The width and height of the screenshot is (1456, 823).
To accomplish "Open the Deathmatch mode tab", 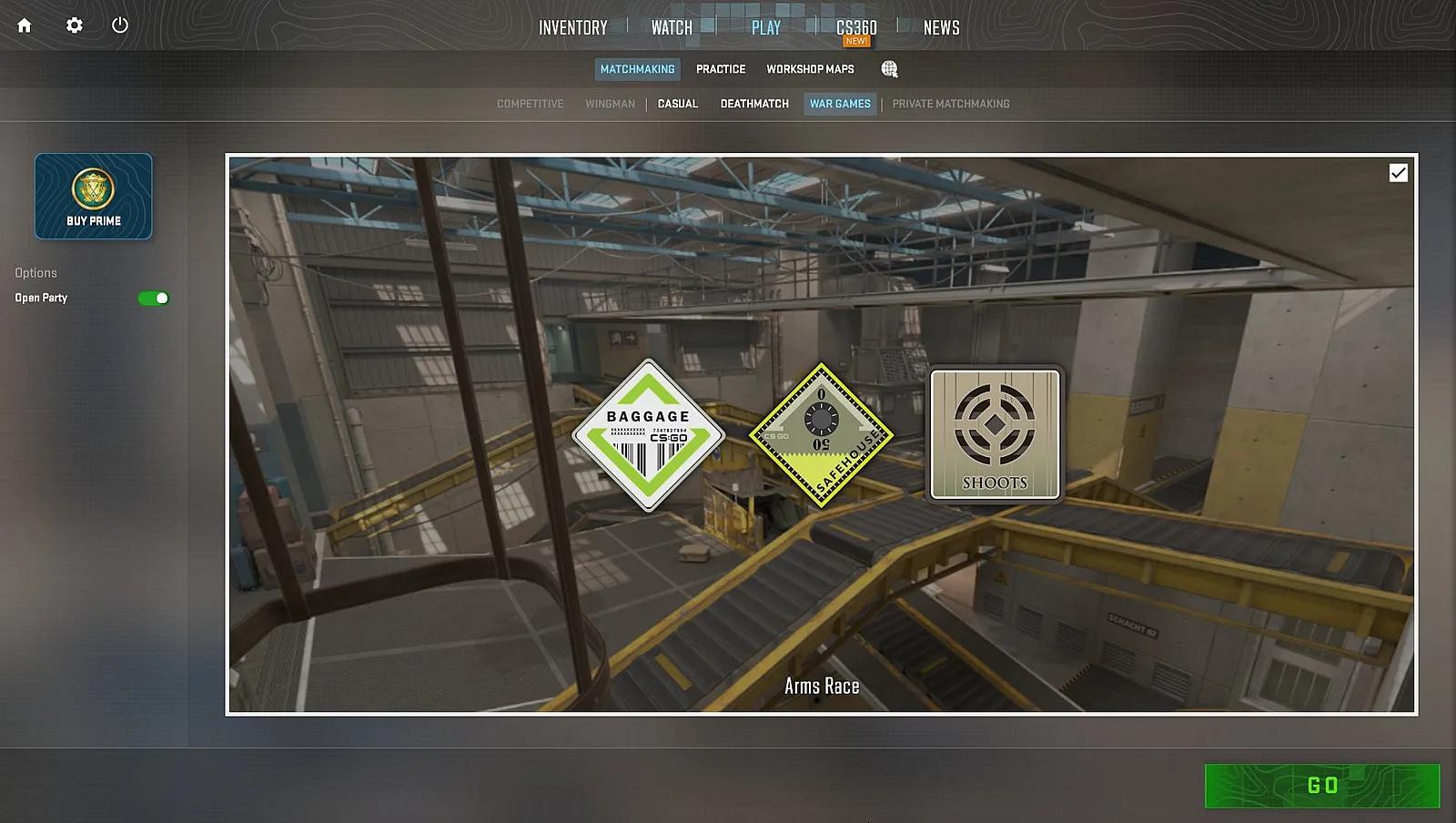I will pos(753,104).
